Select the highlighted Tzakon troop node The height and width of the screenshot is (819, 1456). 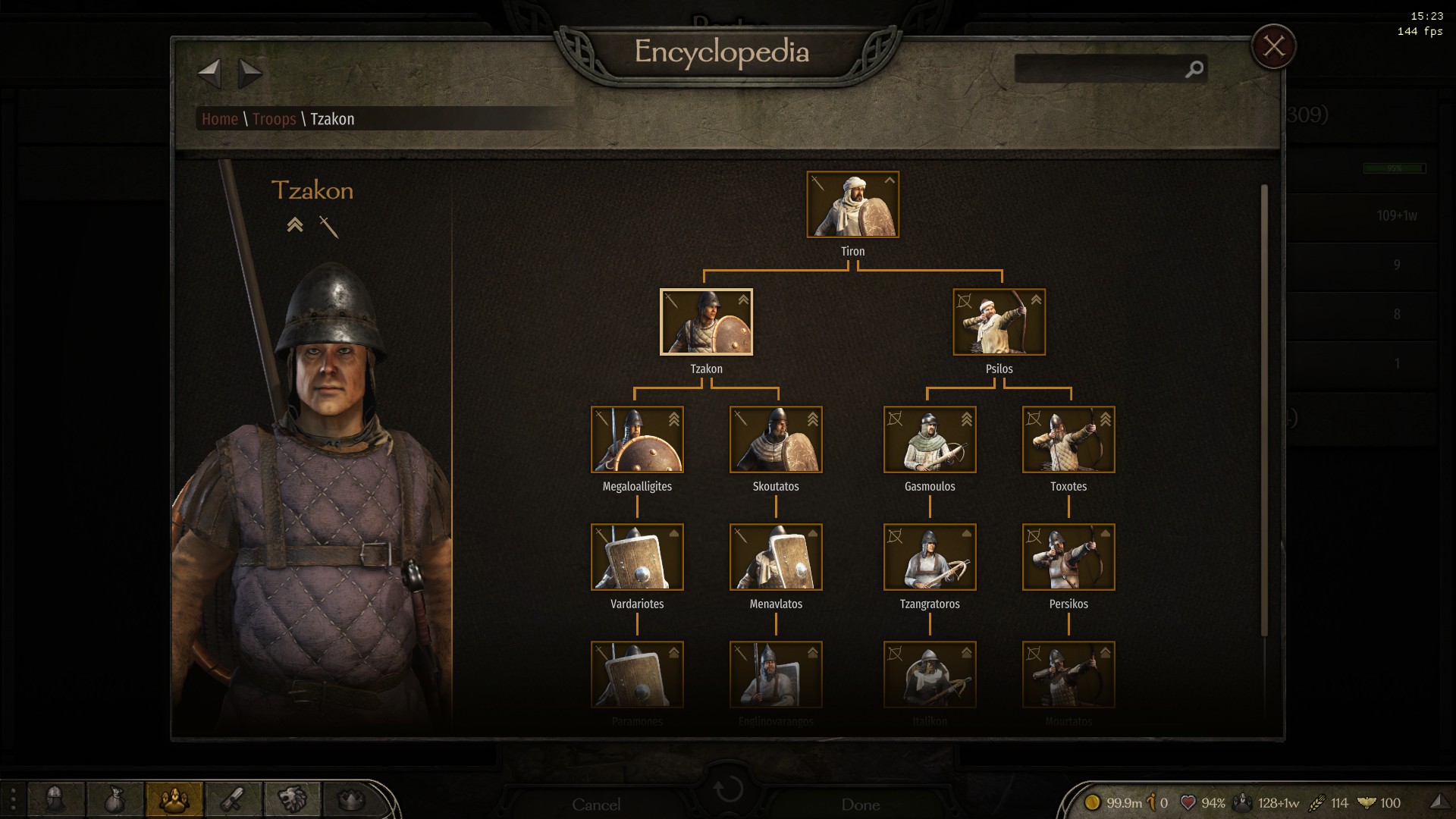(706, 322)
